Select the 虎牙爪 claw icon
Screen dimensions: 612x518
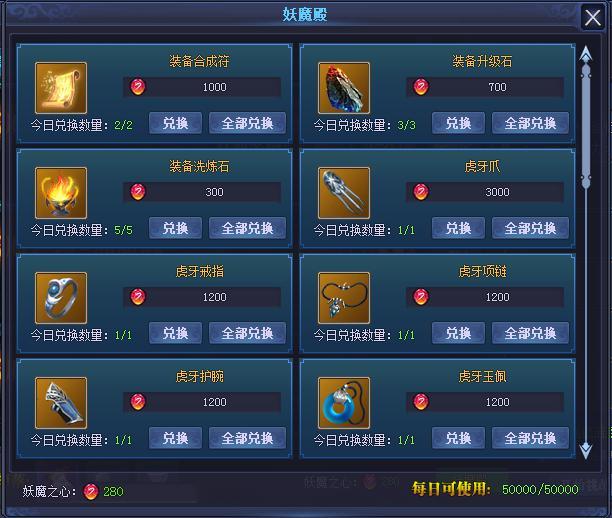click(344, 193)
